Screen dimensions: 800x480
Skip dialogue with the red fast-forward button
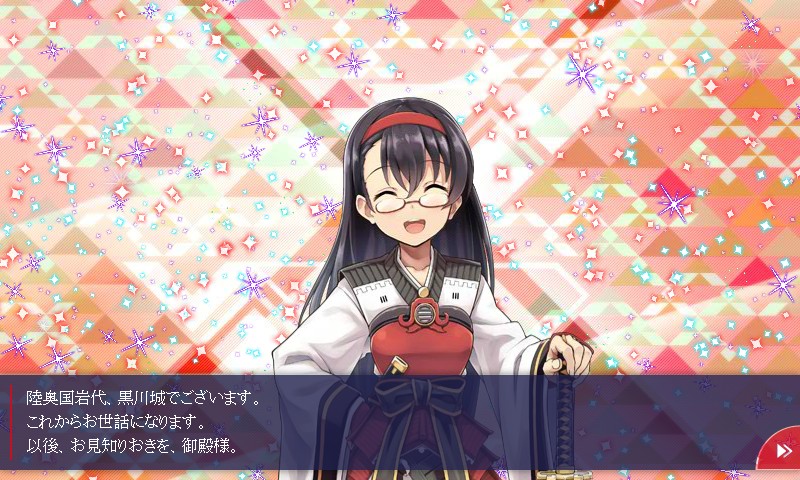point(782,452)
